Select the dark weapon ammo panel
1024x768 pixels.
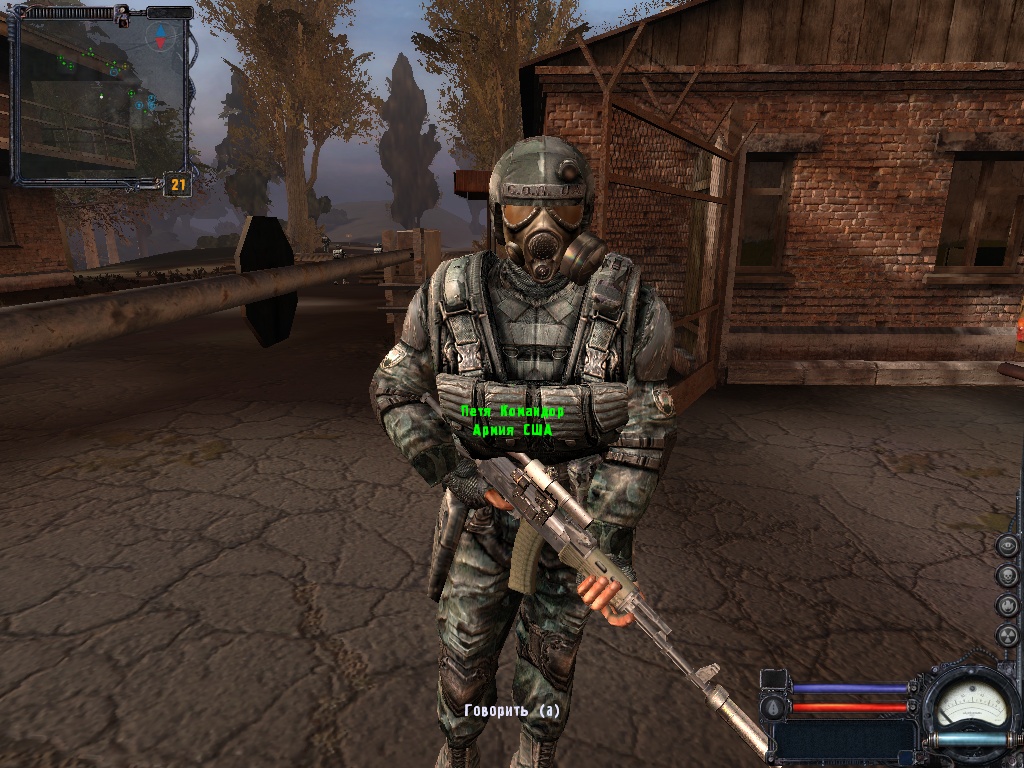pos(842,742)
